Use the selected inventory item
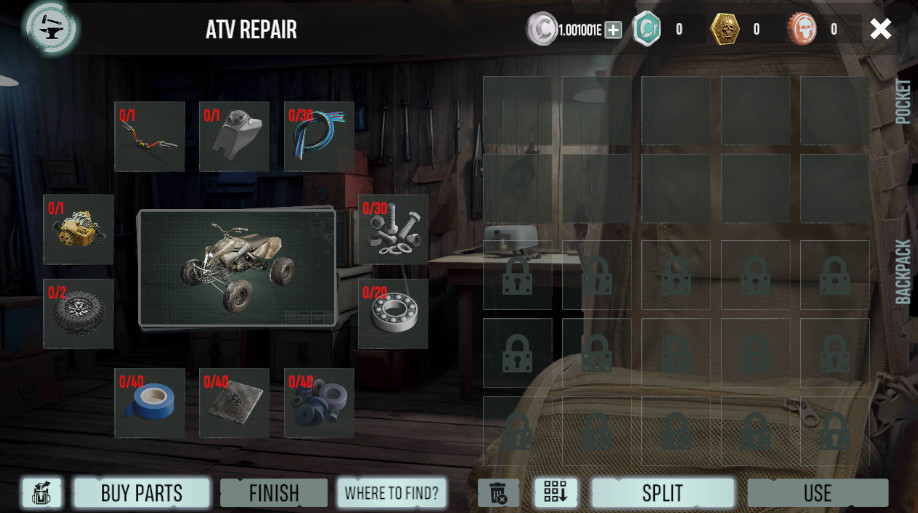The height and width of the screenshot is (513, 918). (817, 493)
